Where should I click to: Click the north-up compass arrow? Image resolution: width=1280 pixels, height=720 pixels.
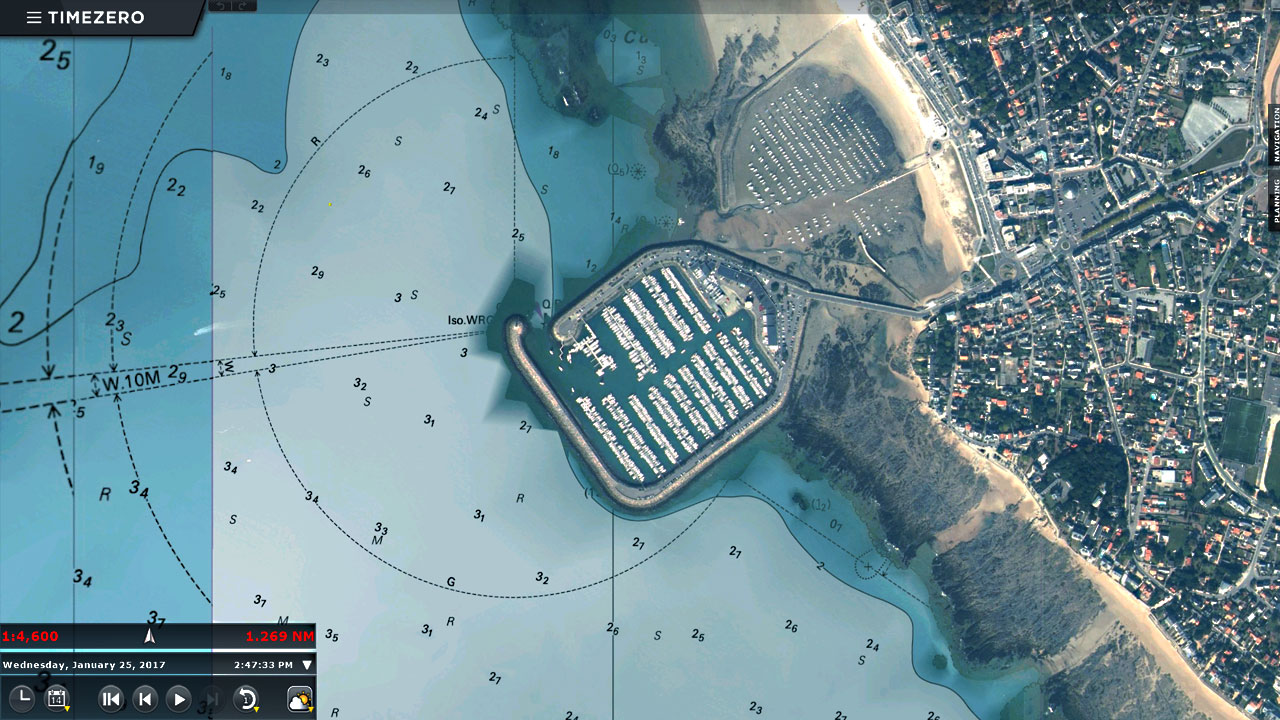tap(150, 636)
